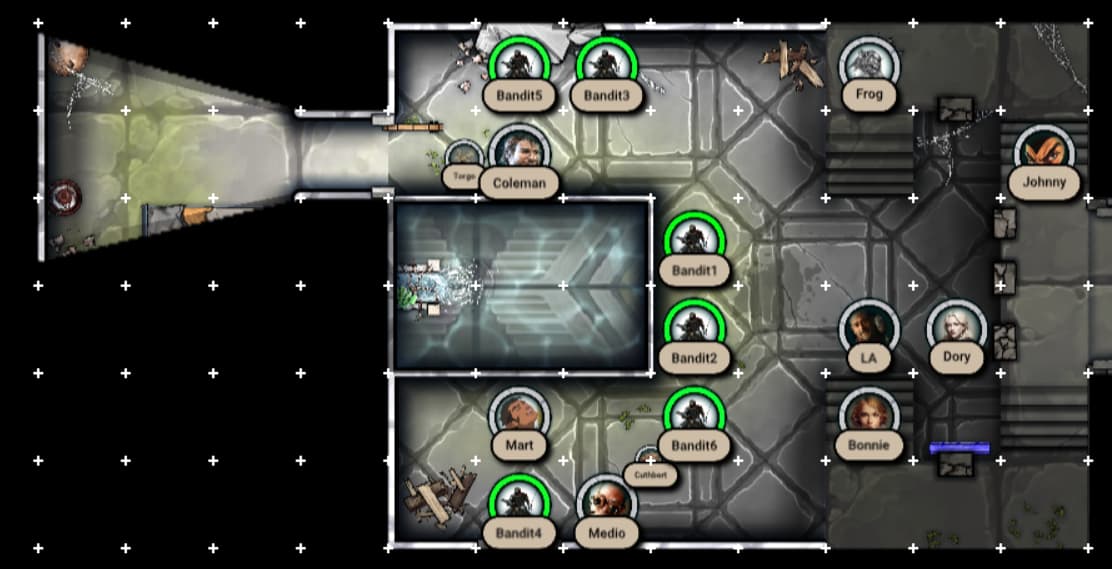
Task: Choose the Bonnie character token
Action: [869, 416]
